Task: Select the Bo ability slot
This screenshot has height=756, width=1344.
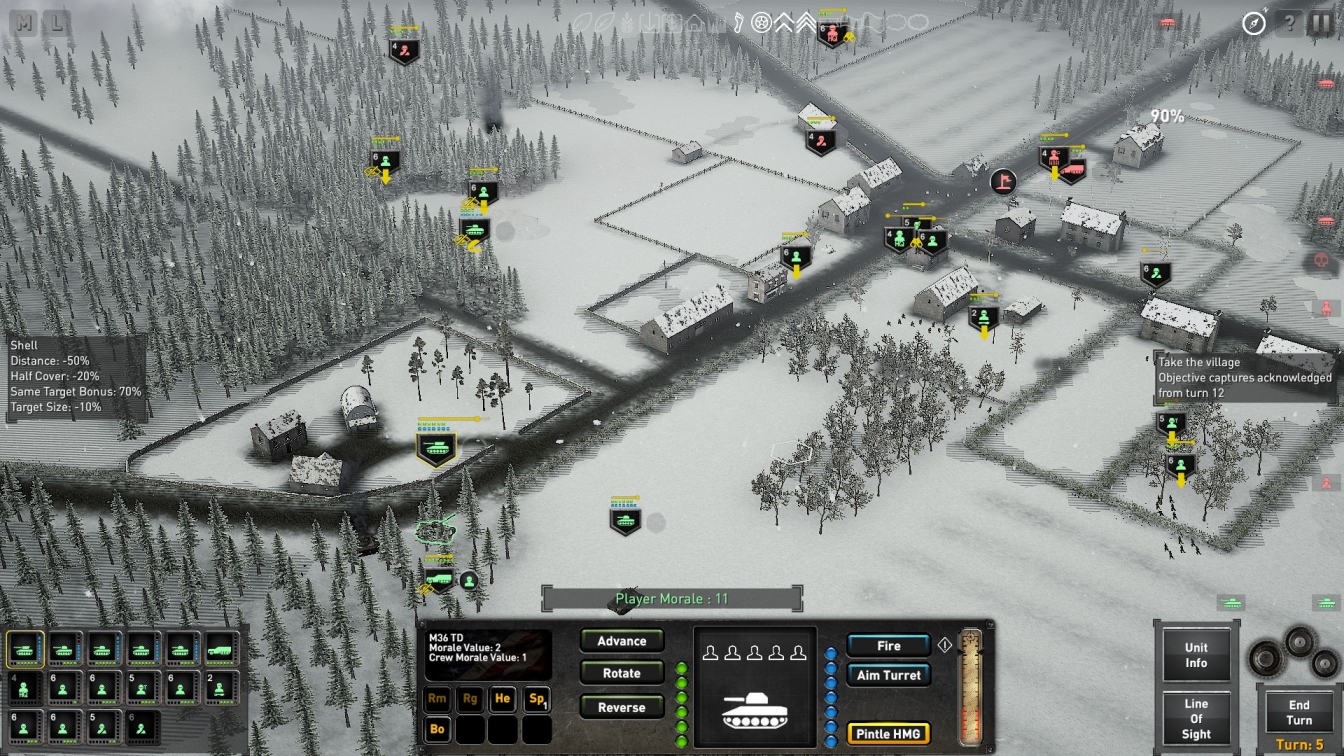Action: point(438,729)
